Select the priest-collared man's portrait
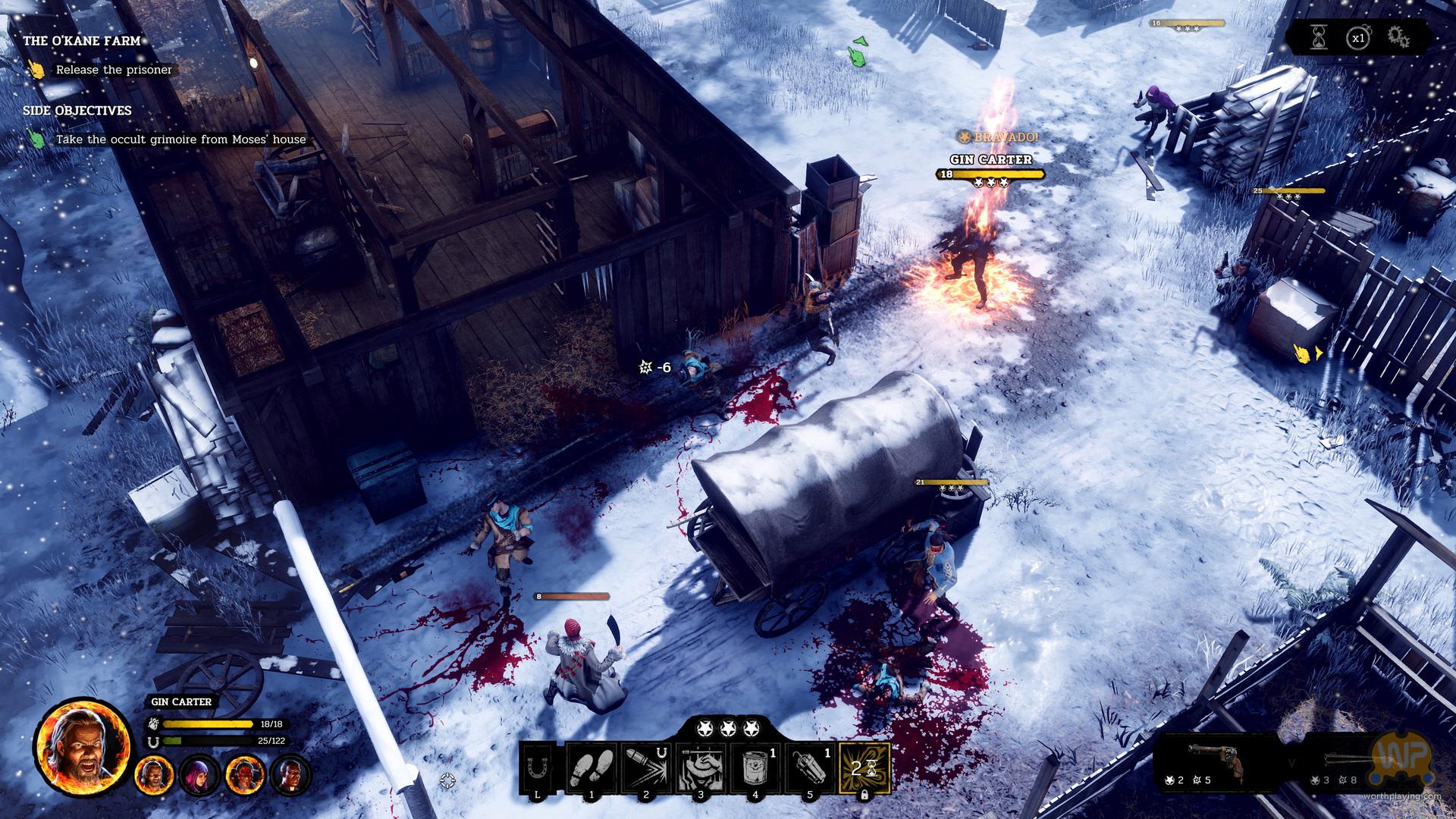This screenshot has height=819, width=1456. 290,775
